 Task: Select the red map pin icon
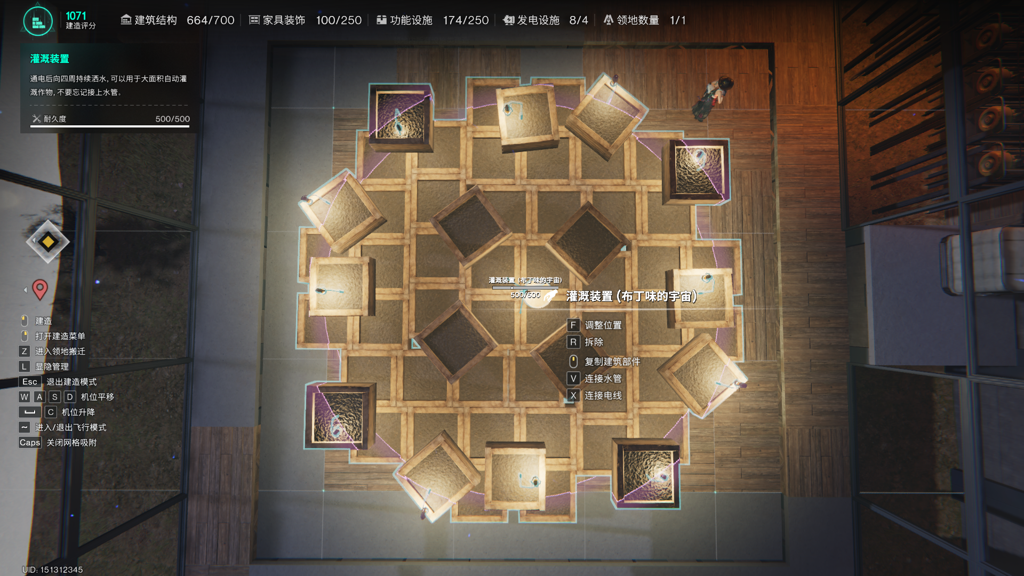(40, 290)
